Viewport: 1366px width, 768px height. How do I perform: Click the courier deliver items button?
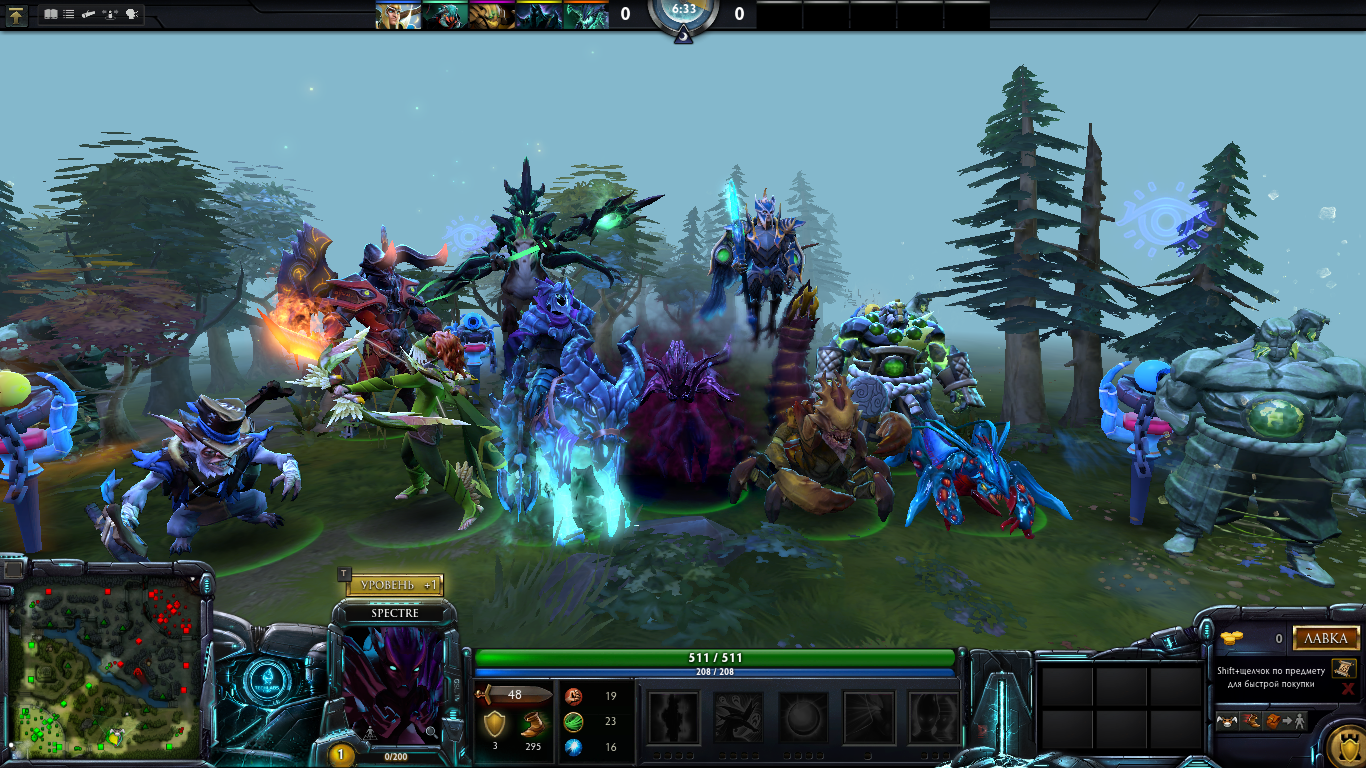pos(1285,720)
